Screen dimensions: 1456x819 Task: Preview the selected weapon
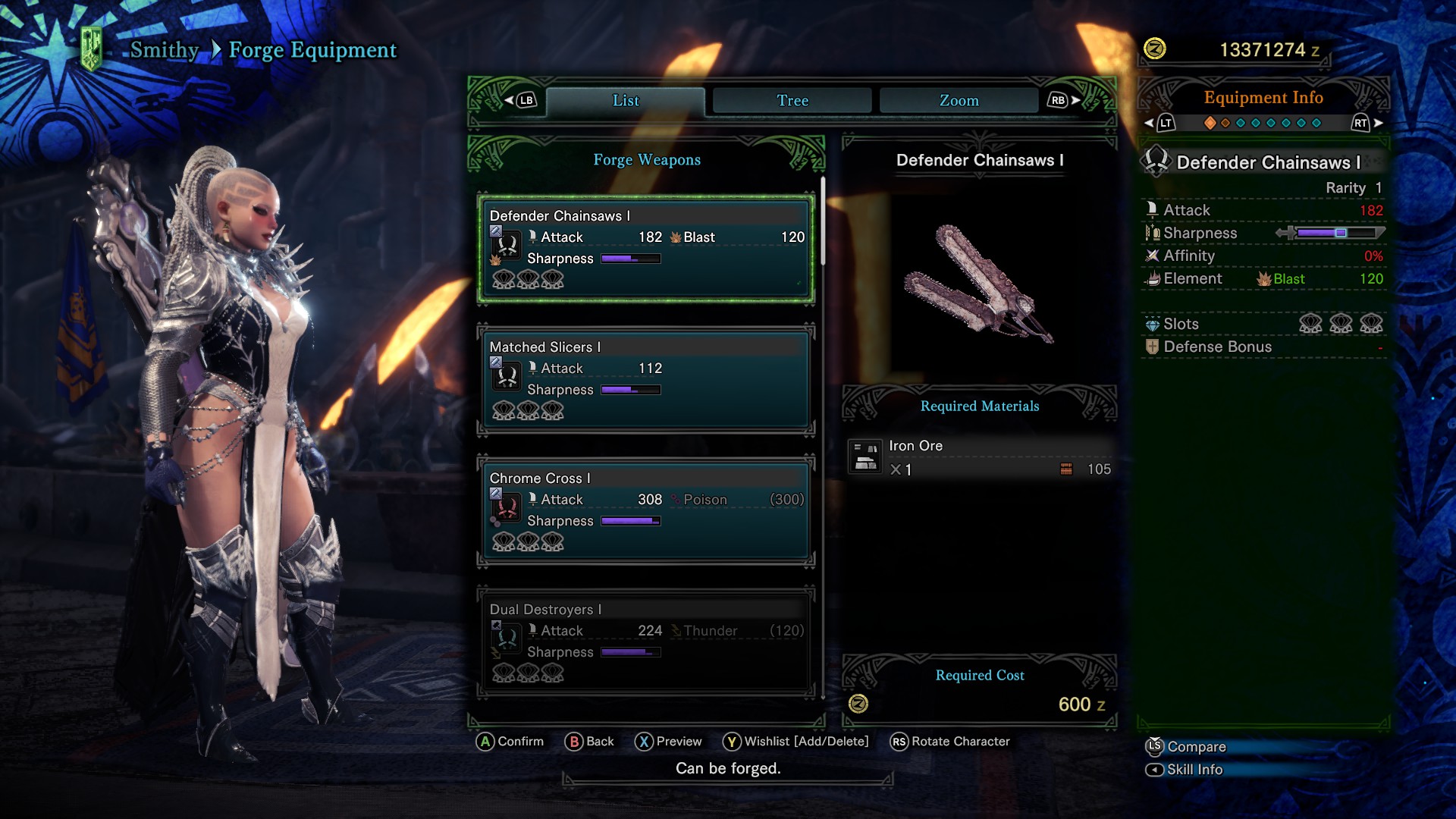click(668, 742)
